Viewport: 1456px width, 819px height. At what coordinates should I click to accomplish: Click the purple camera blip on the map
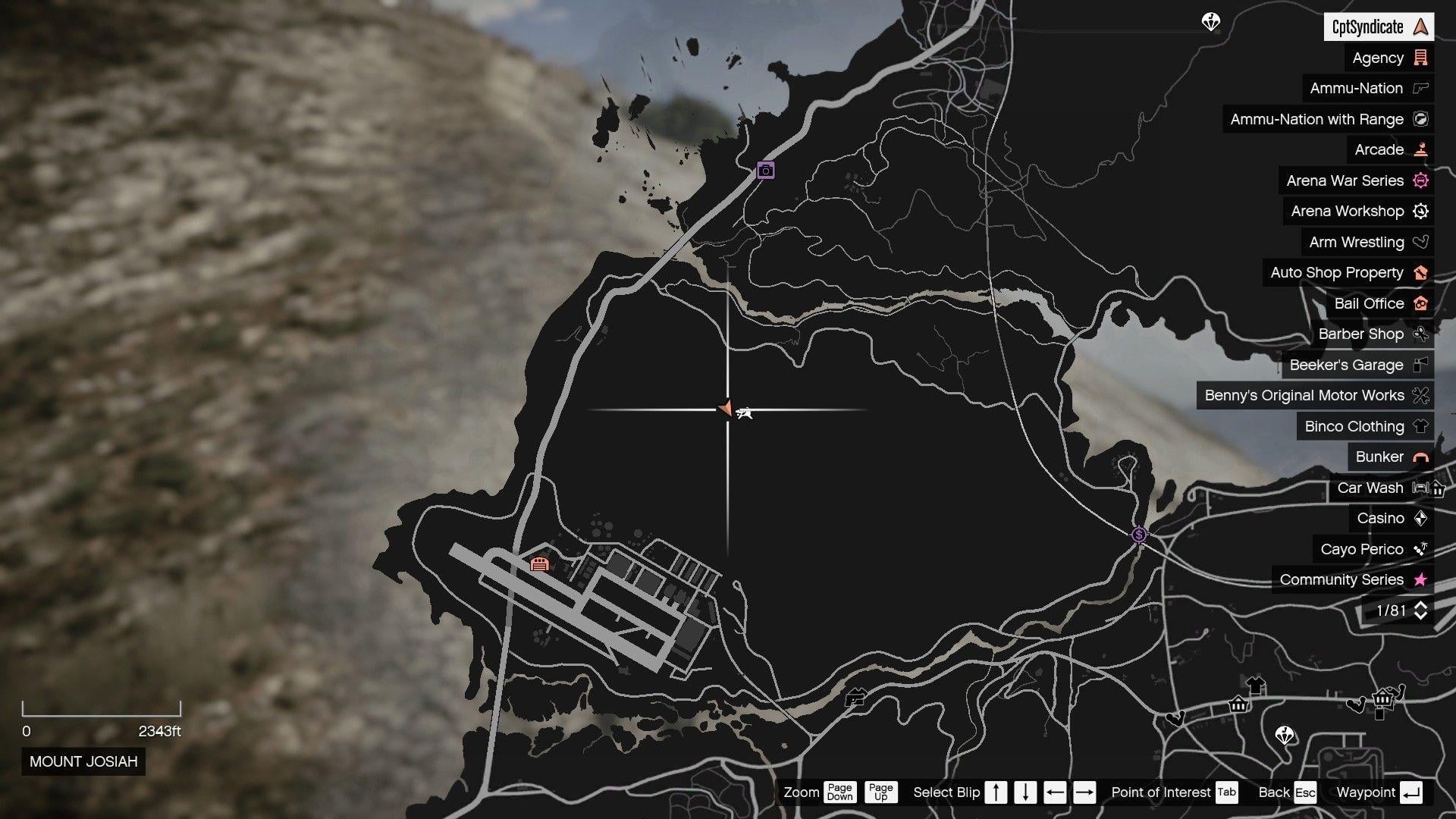[x=766, y=170]
